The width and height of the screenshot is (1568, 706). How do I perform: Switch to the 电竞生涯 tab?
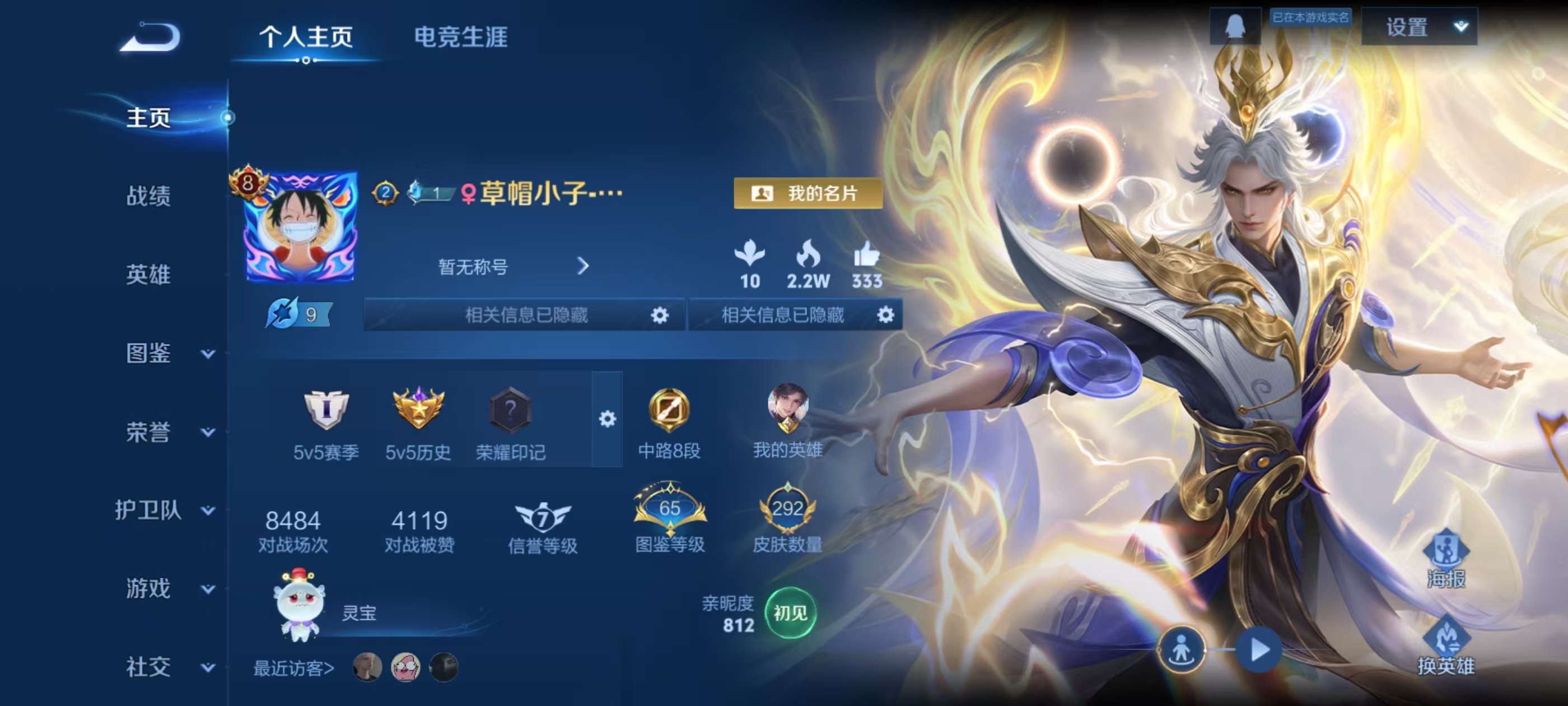coord(460,37)
